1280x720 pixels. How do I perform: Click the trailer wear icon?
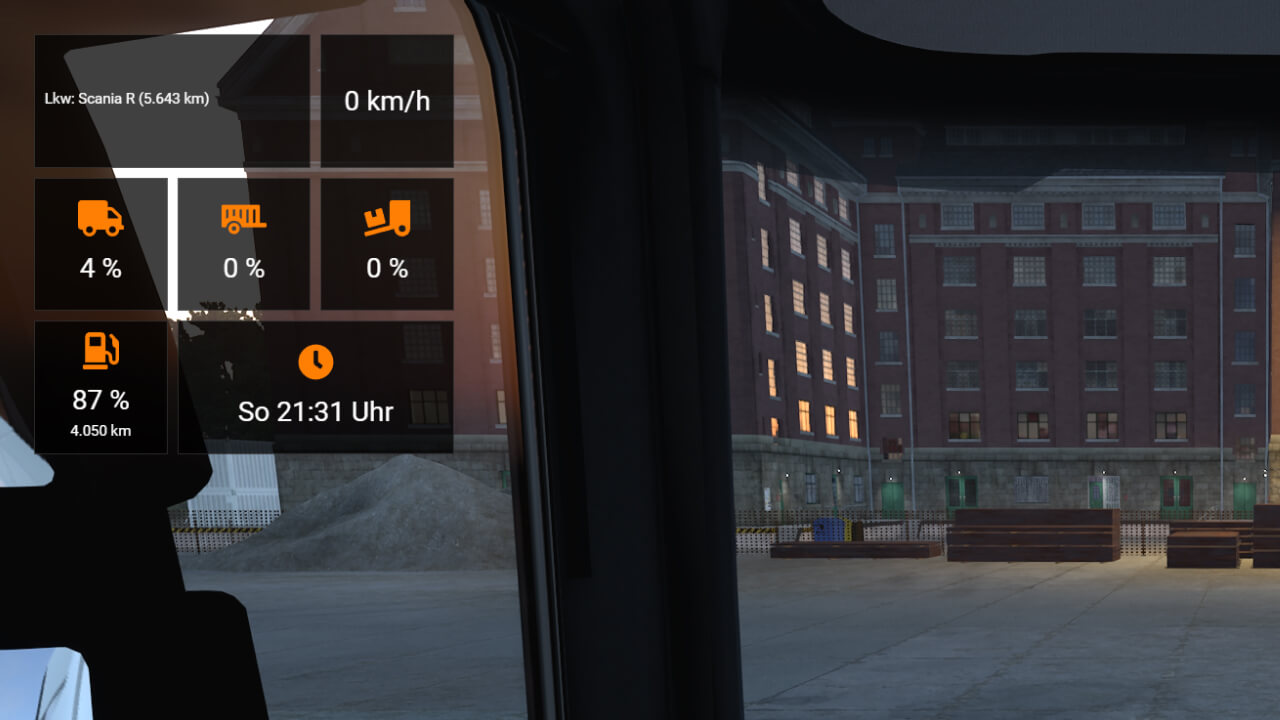[242, 218]
